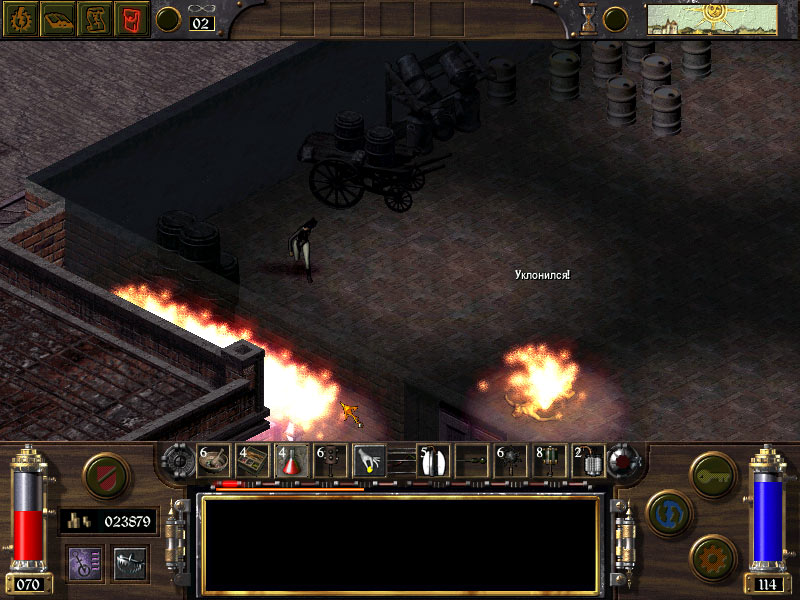Pick the spiked grenade hotbar slot
This screenshot has height=600, width=800.
pyautogui.click(x=510, y=461)
